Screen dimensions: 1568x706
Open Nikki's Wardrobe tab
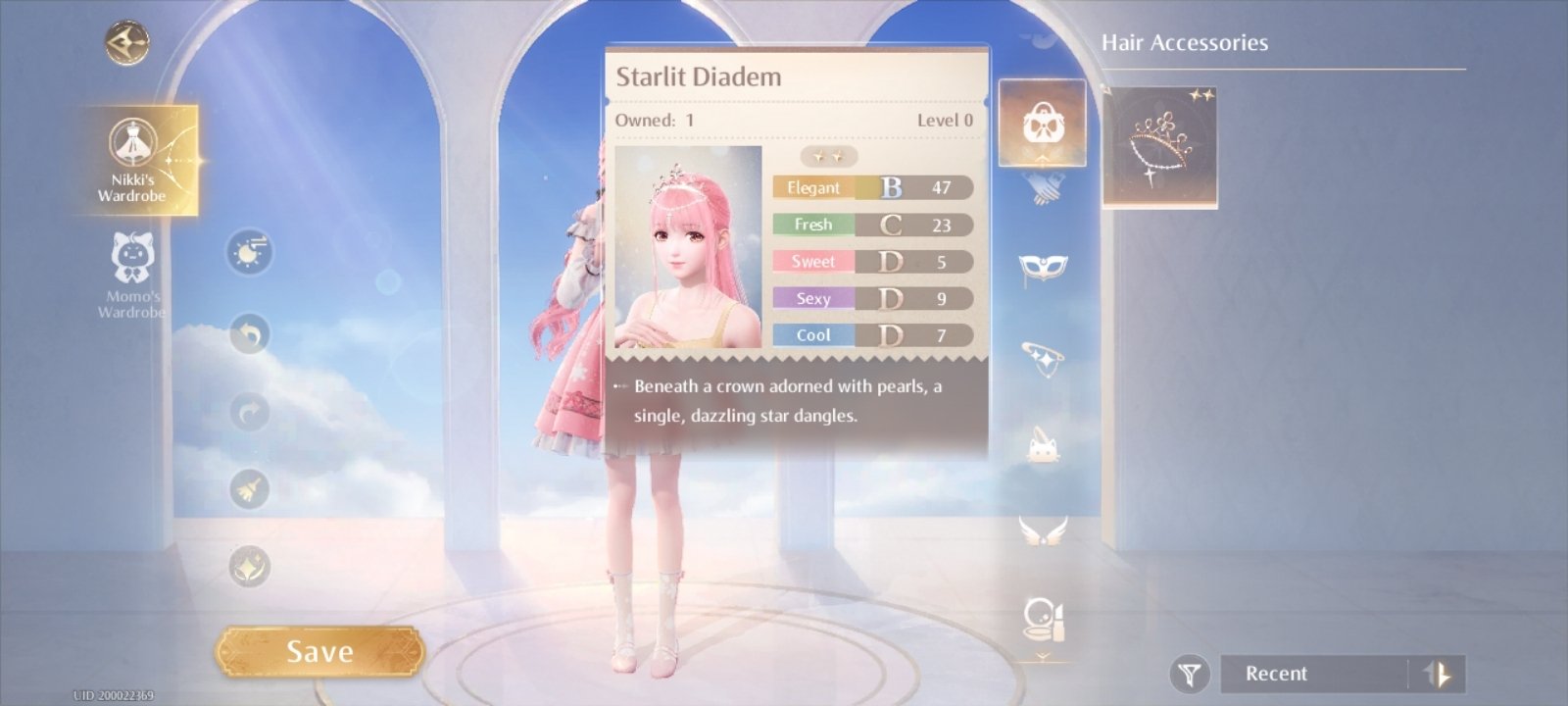[133, 160]
